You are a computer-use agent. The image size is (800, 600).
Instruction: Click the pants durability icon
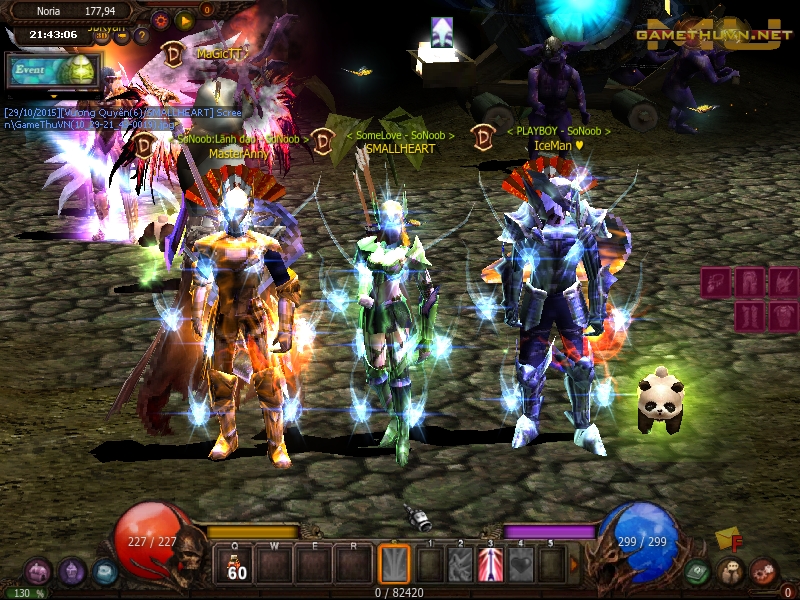(750, 283)
